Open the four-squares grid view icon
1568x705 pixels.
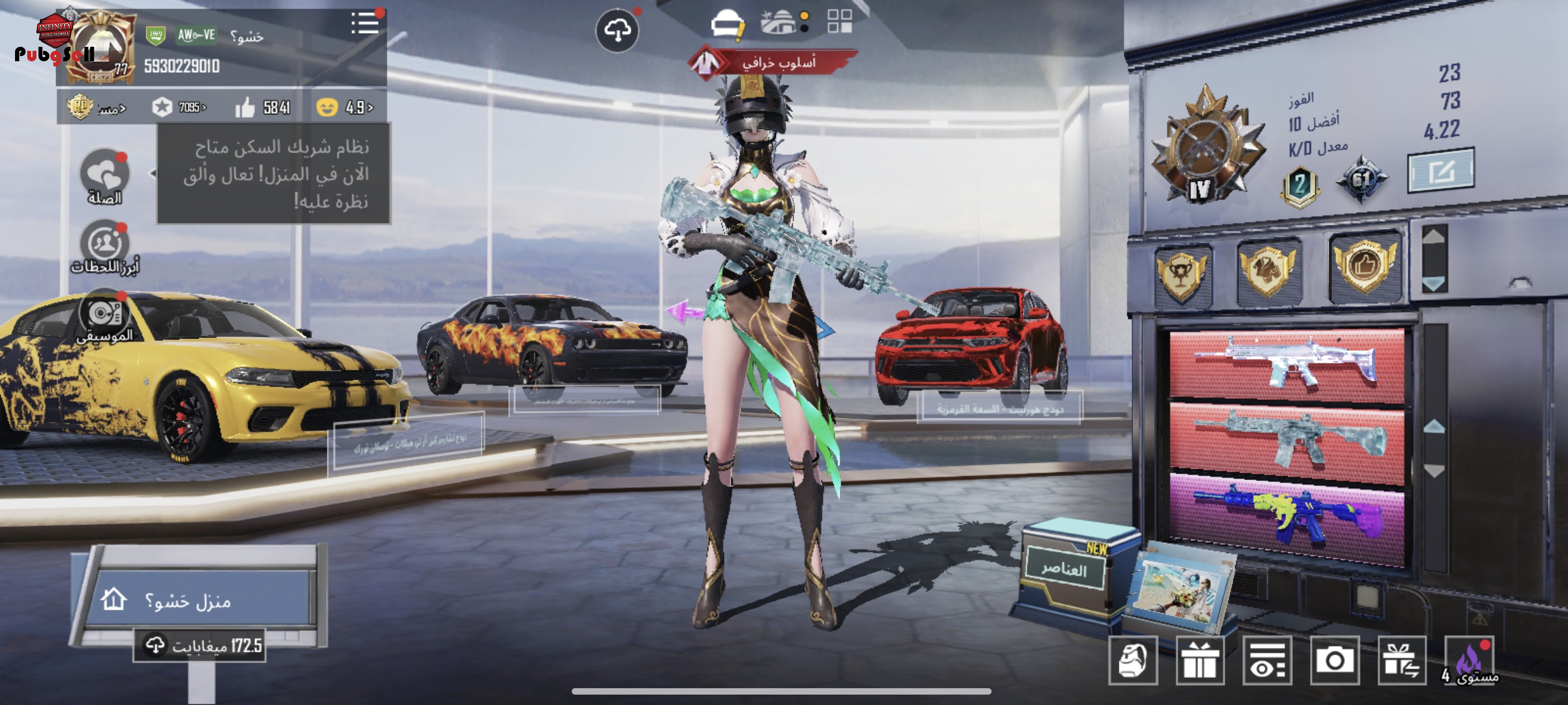click(x=840, y=21)
